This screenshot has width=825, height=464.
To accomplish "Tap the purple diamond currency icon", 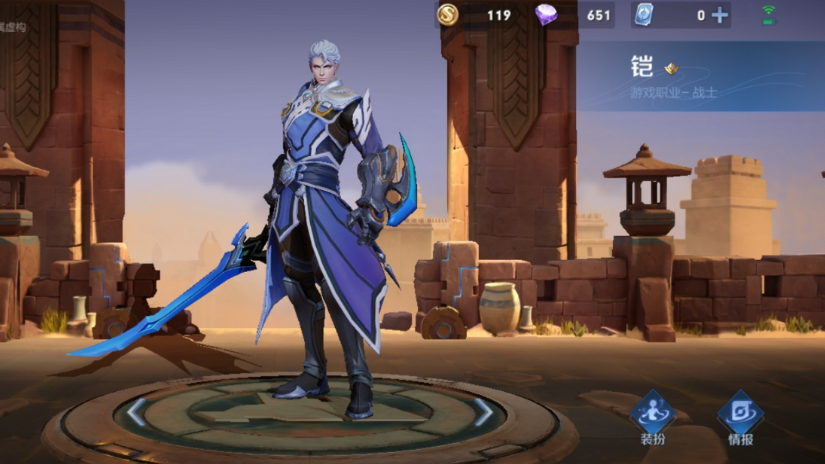I will click(546, 15).
